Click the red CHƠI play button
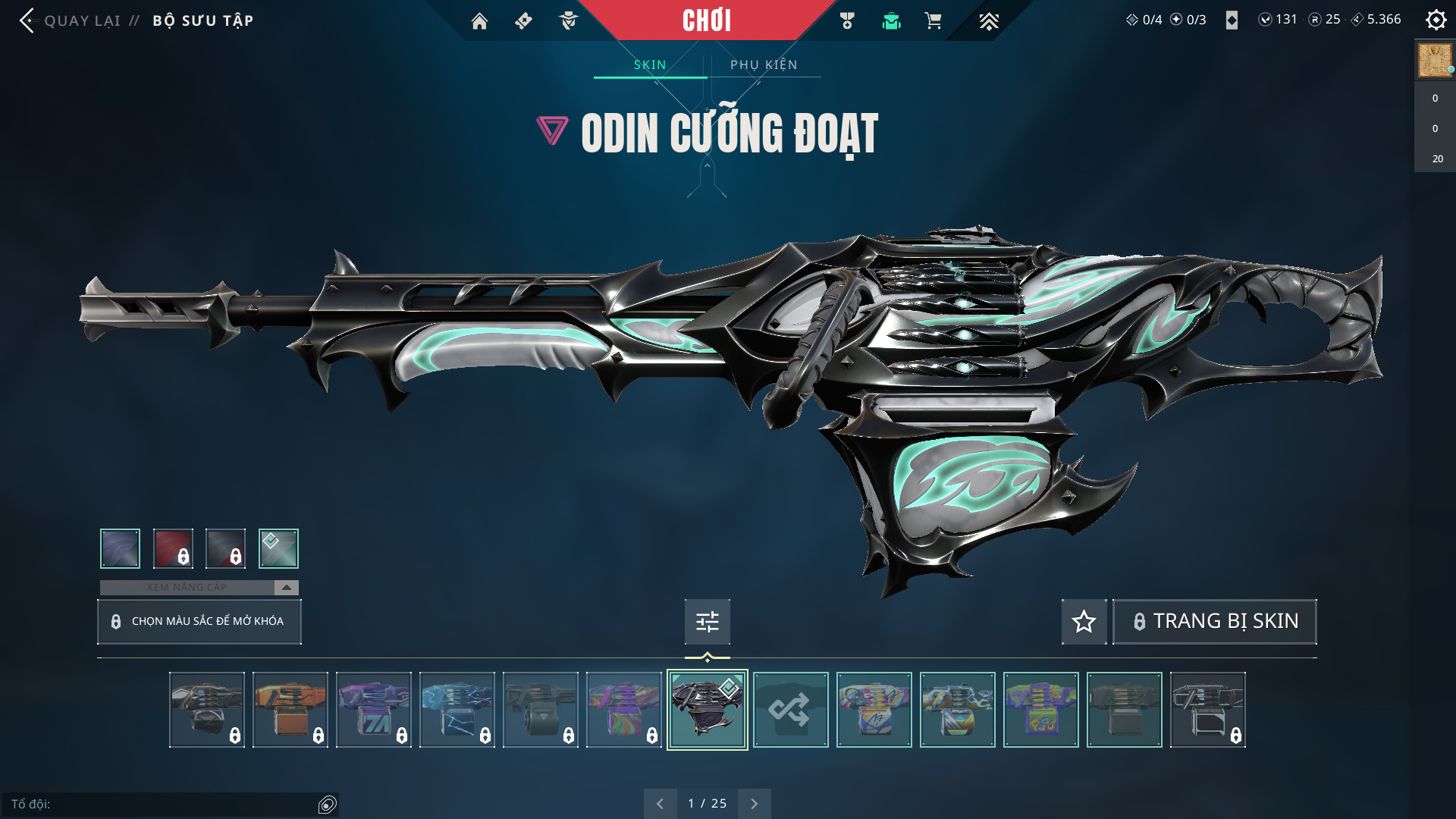The image size is (1456, 819). click(x=706, y=20)
